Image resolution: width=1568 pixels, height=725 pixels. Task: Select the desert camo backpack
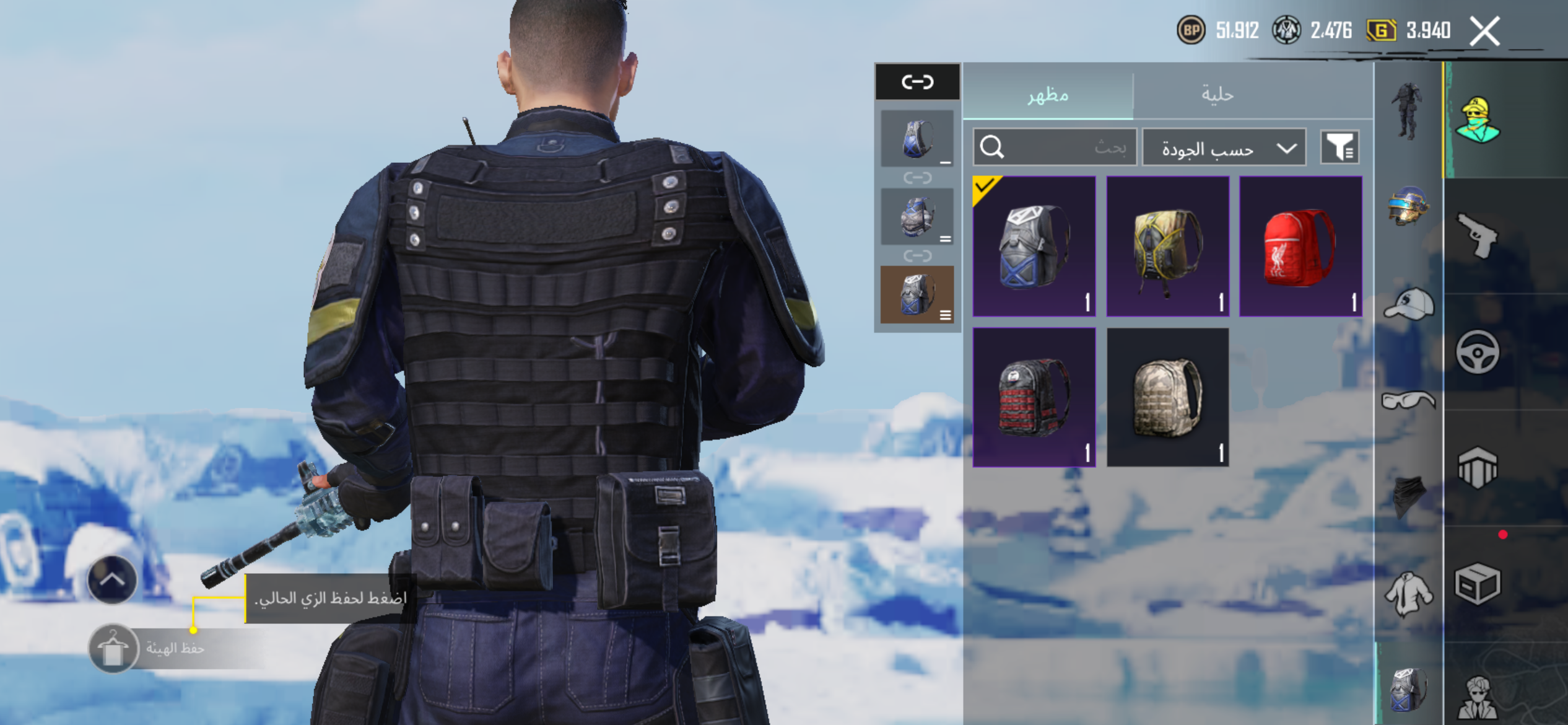(x=1167, y=397)
